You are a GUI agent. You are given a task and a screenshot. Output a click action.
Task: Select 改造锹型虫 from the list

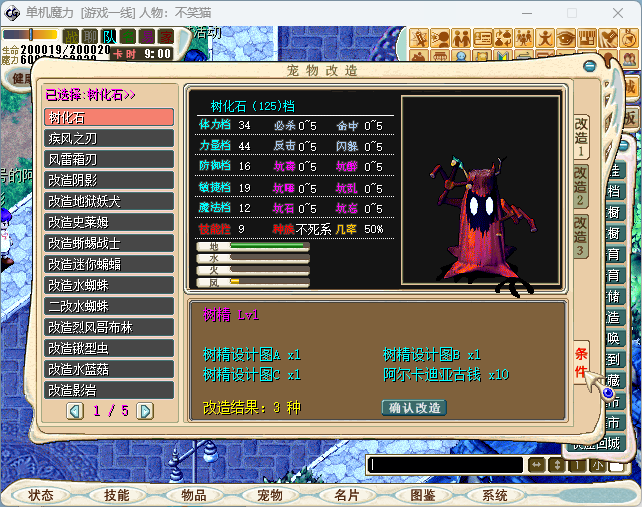(x=110, y=348)
